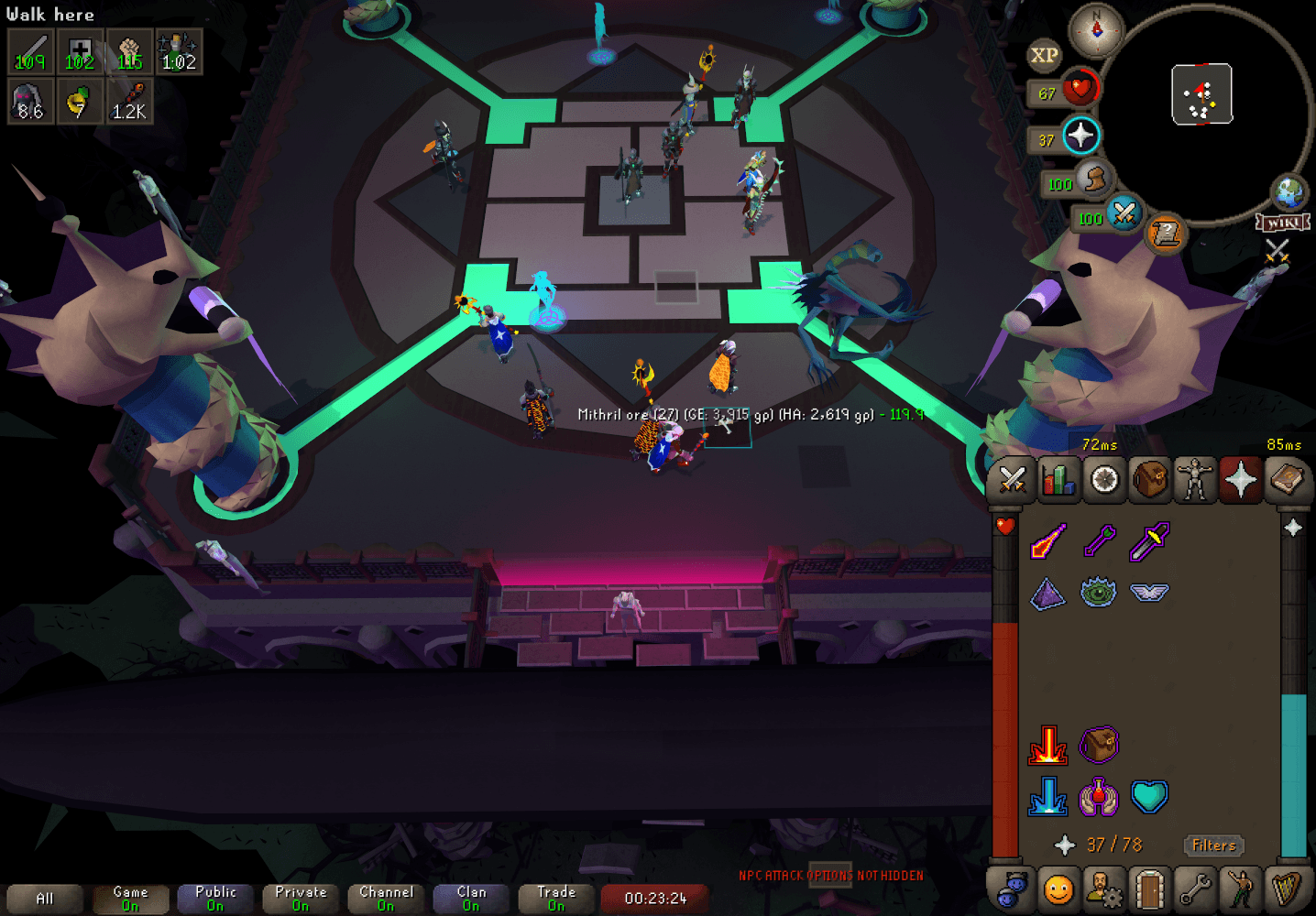Toggle Public chat off
This screenshot has width=1316, height=916.
(x=214, y=896)
